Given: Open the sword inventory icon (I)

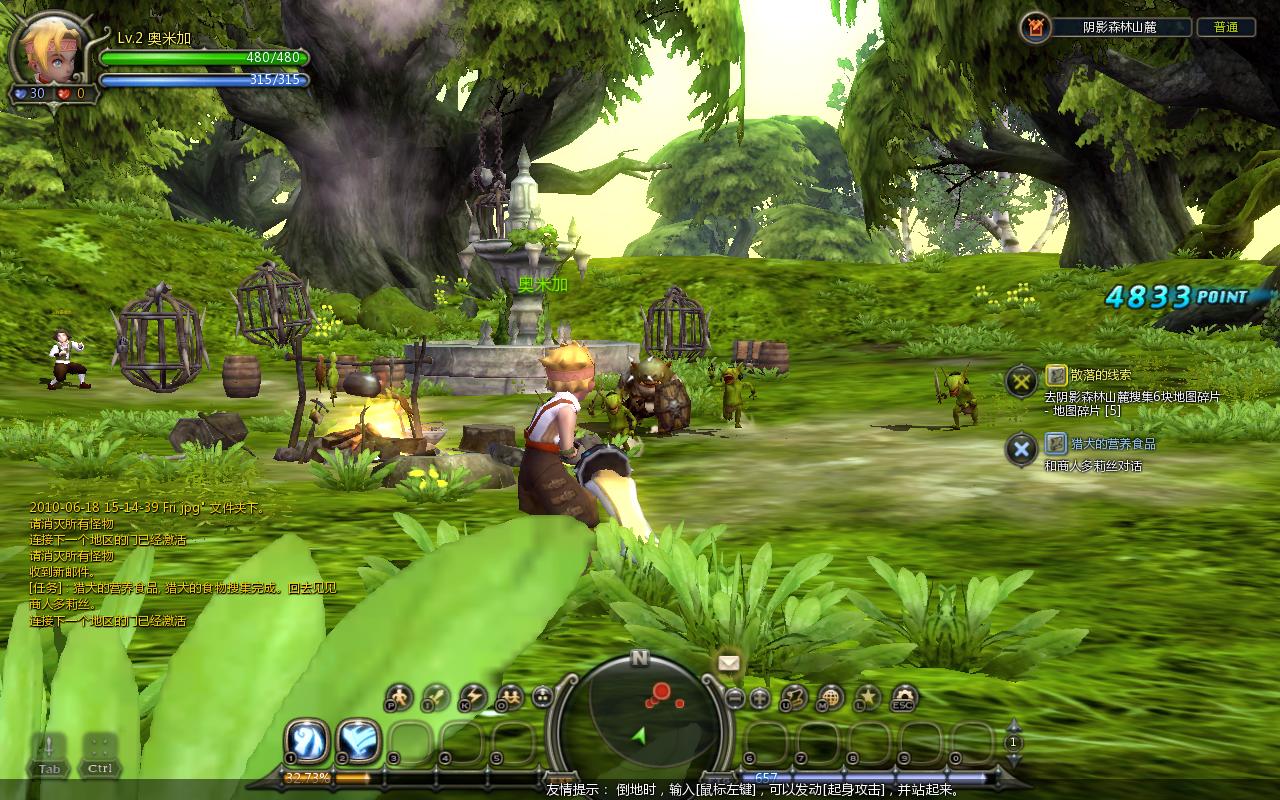Looking at the screenshot, I should pos(436,696).
